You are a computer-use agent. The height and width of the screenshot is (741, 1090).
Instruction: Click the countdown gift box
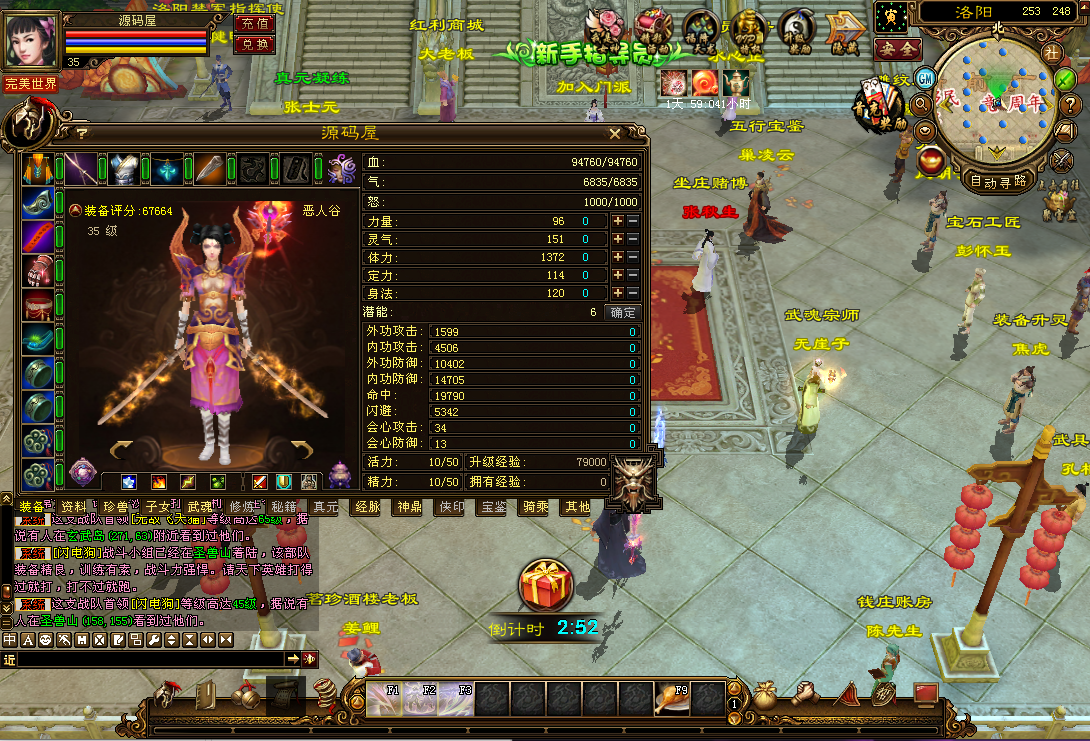tap(545, 585)
